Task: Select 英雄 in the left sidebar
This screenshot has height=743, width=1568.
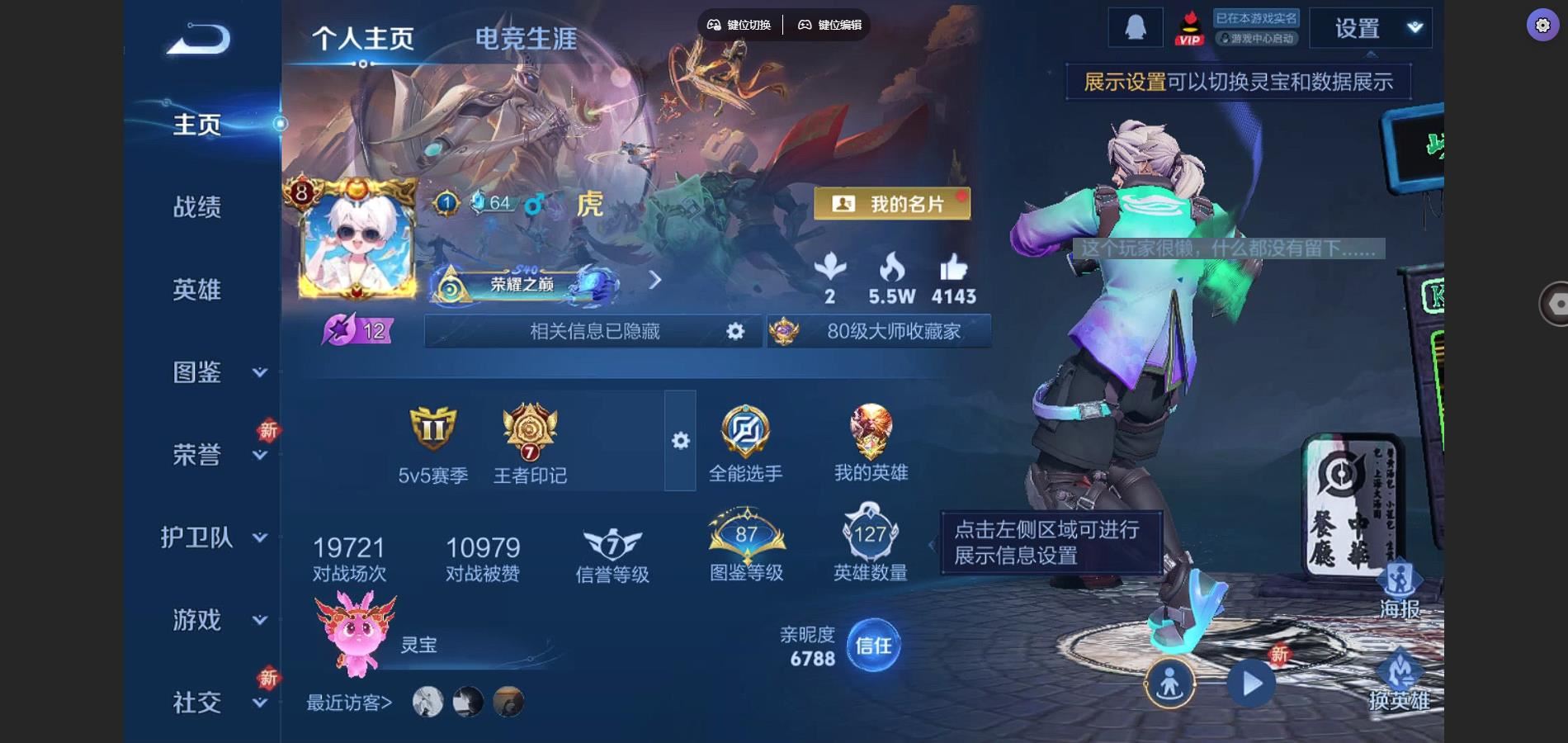Action: 197,289
